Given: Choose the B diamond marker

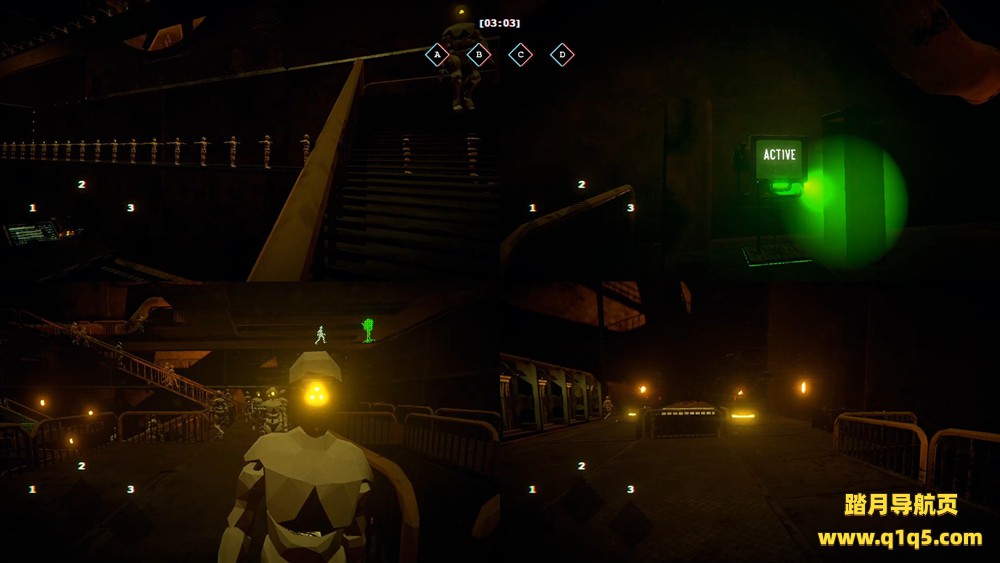Looking at the screenshot, I should tap(479, 55).
